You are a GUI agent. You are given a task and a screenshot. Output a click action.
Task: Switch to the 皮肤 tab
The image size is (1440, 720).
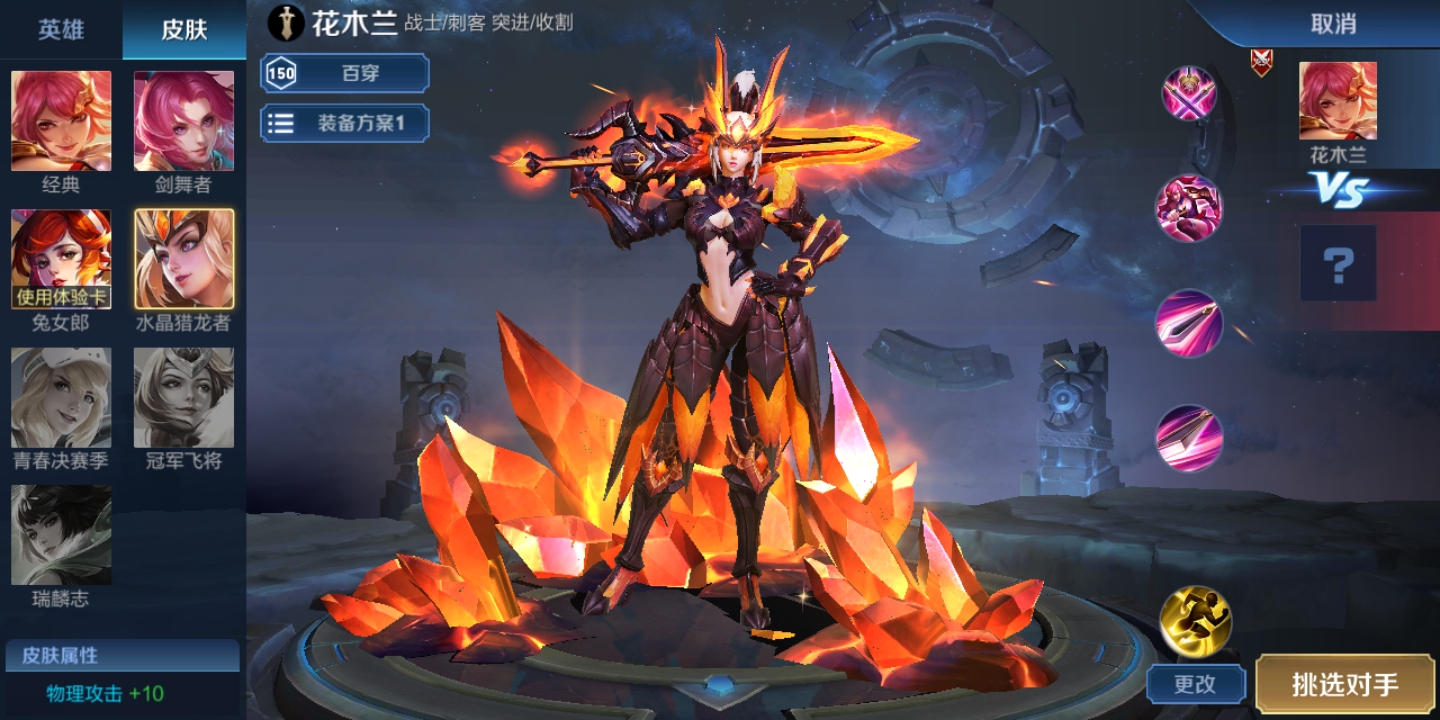pos(184,29)
